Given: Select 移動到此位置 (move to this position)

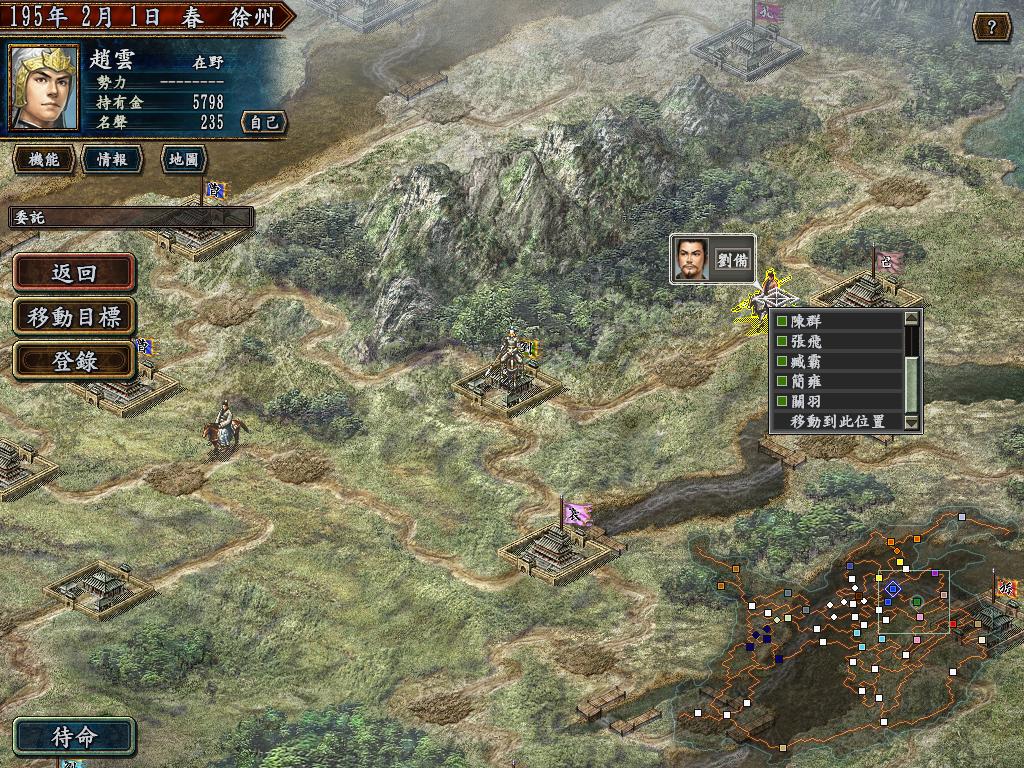Looking at the screenshot, I should coord(838,422).
